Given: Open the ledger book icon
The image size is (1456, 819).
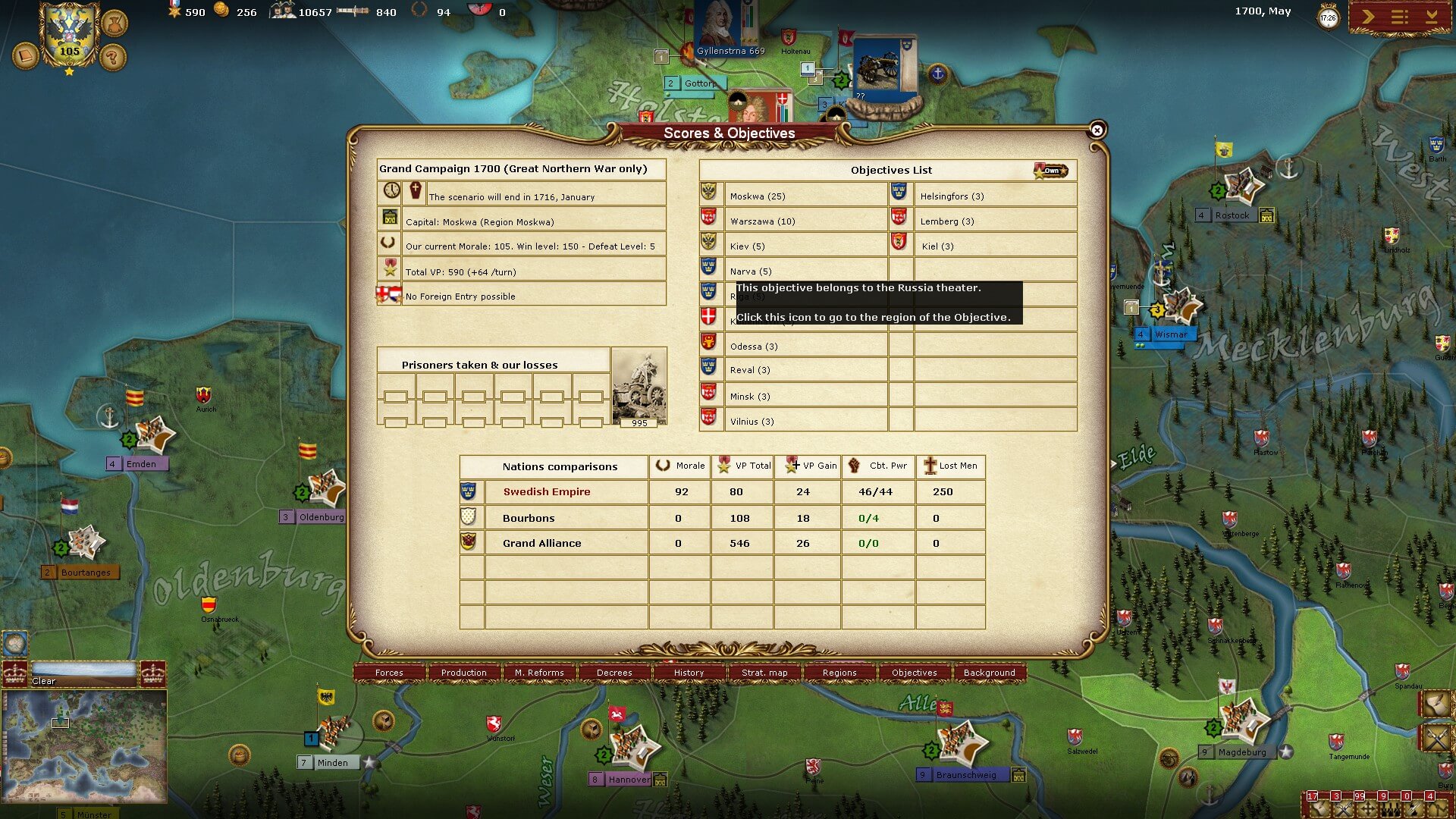Looking at the screenshot, I should click(x=25, y=56).
